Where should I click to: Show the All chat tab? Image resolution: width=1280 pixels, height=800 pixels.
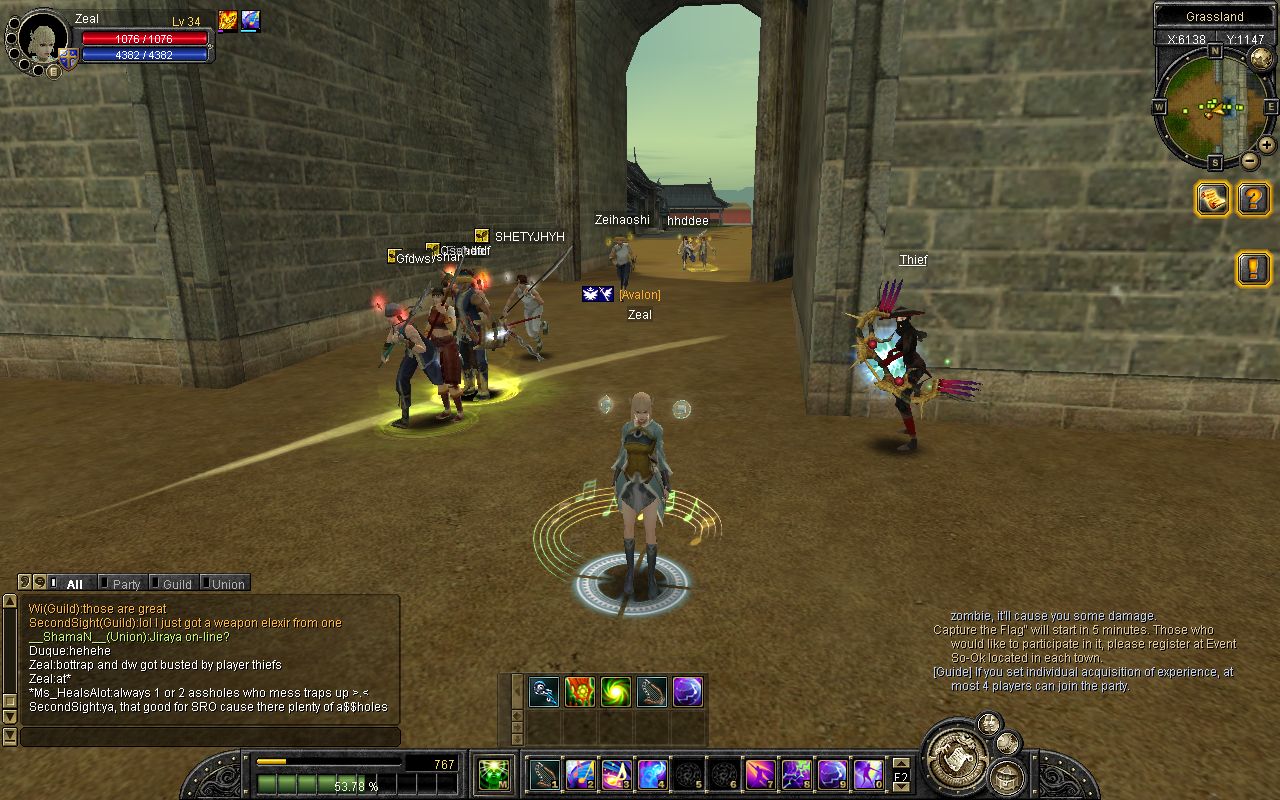point(74,584)
